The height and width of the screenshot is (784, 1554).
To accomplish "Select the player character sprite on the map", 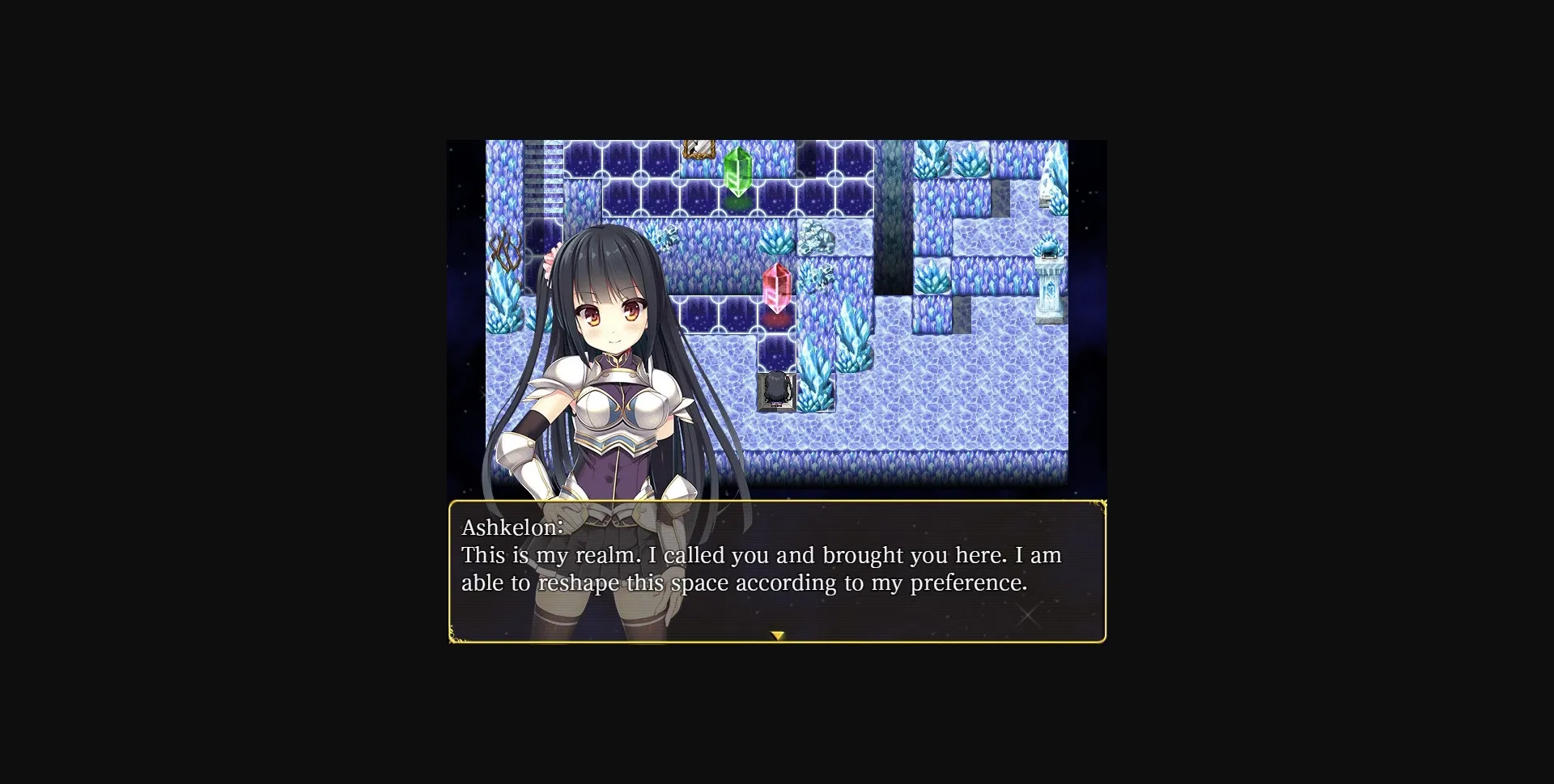I will (775, 388).
